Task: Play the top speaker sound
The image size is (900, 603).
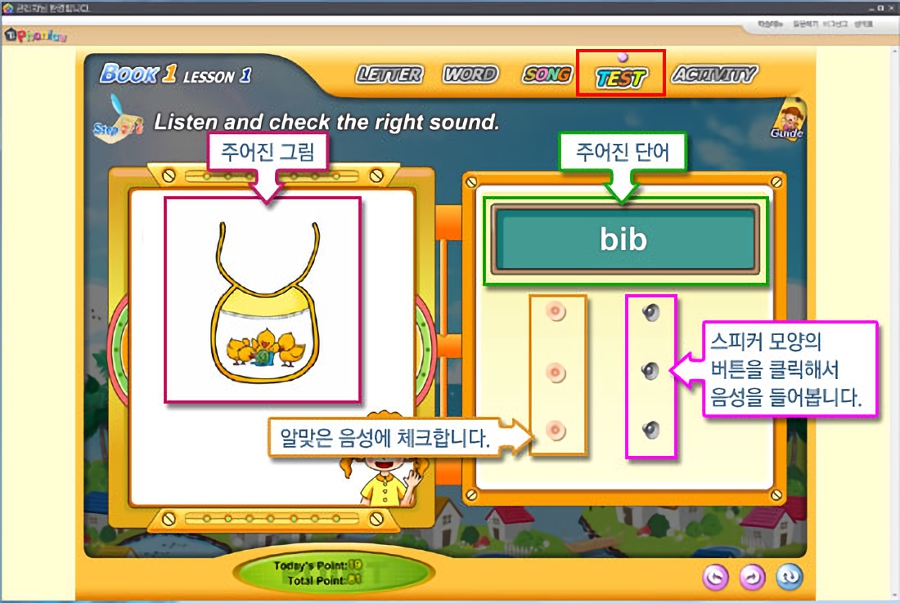Action: click(651, 313)
